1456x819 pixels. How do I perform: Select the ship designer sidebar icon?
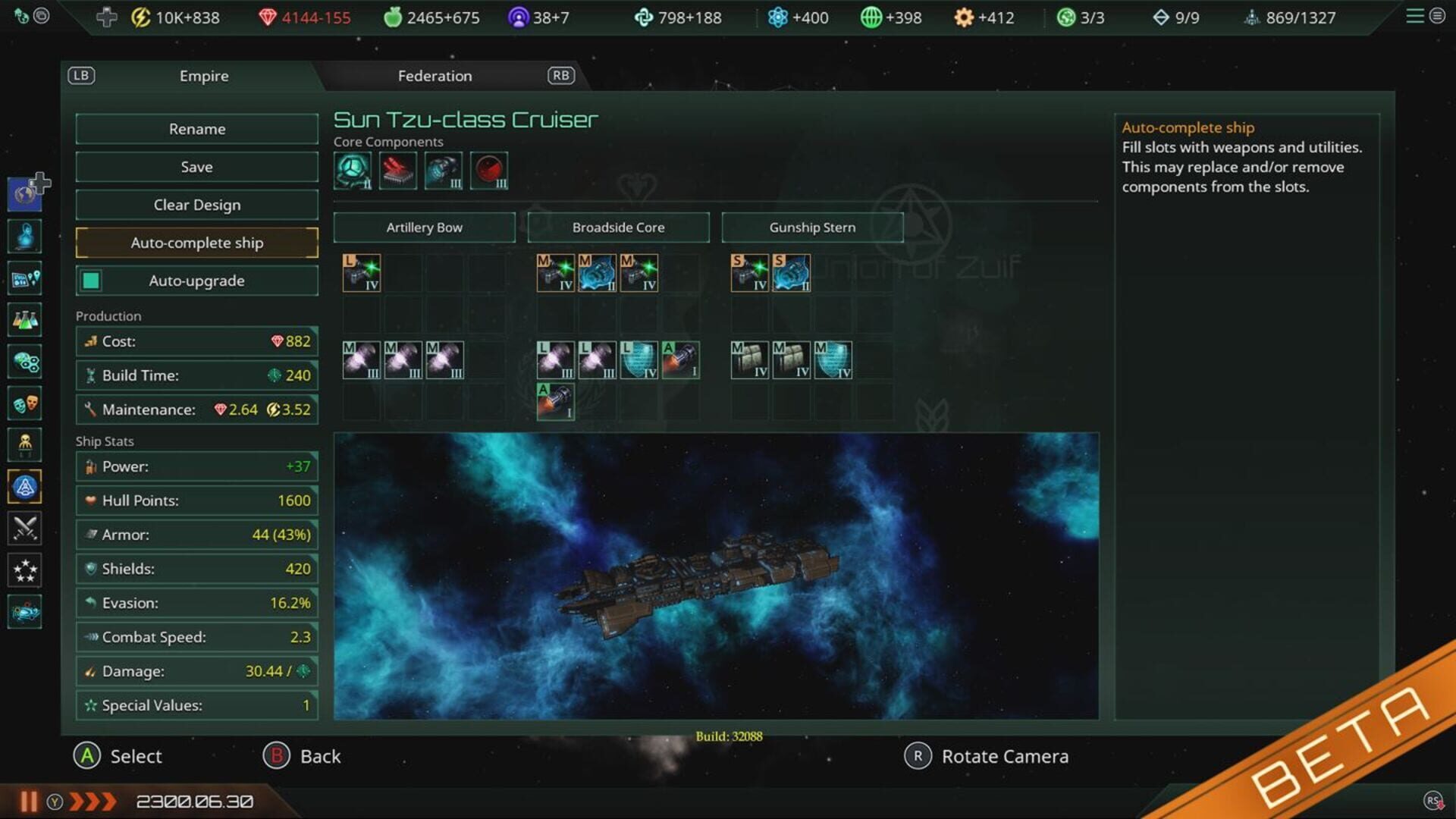(25, 487)
